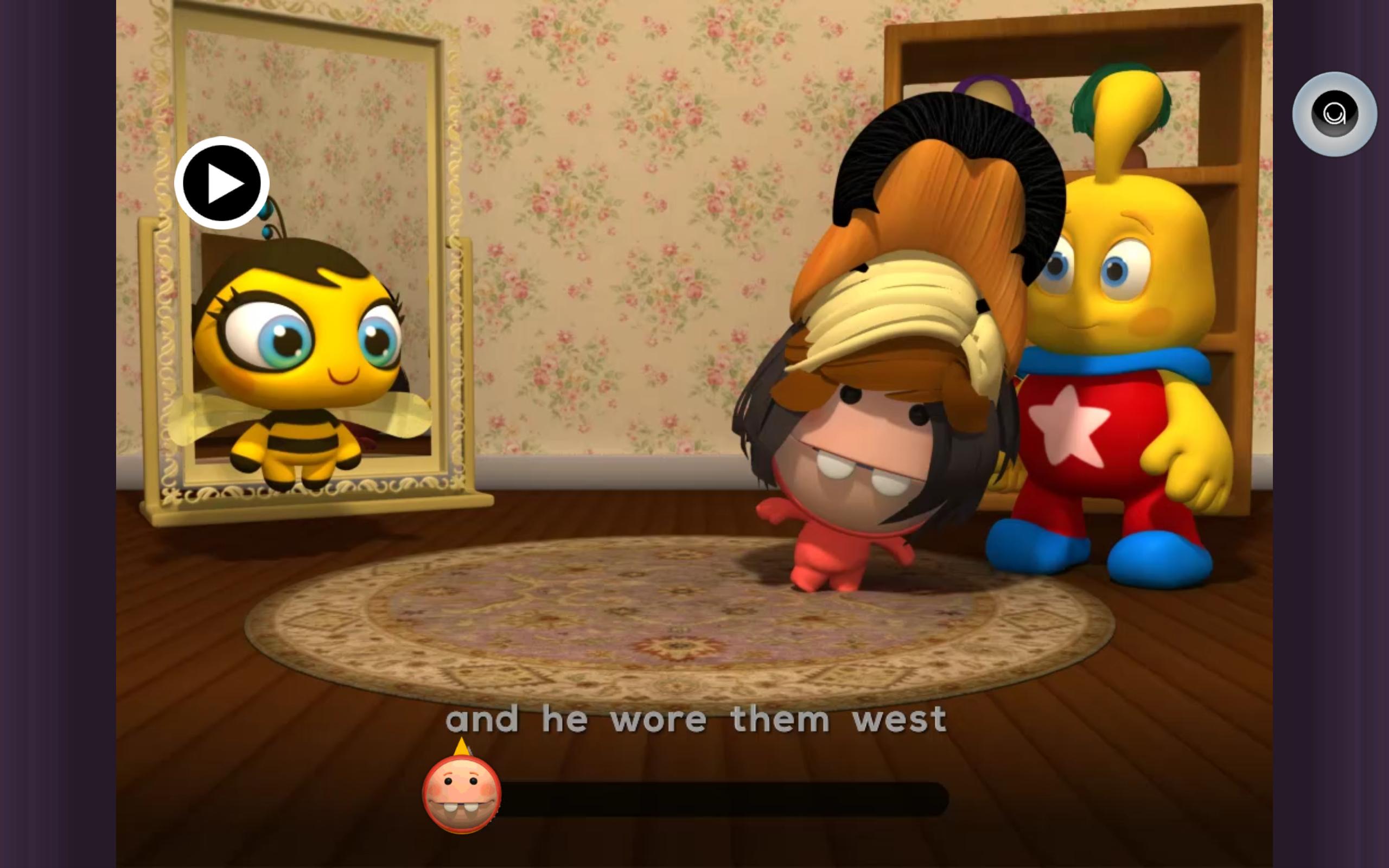Open the round swirl menu button
Image resolution: width=1389 pixels, height=868 pixels.
1334,114
